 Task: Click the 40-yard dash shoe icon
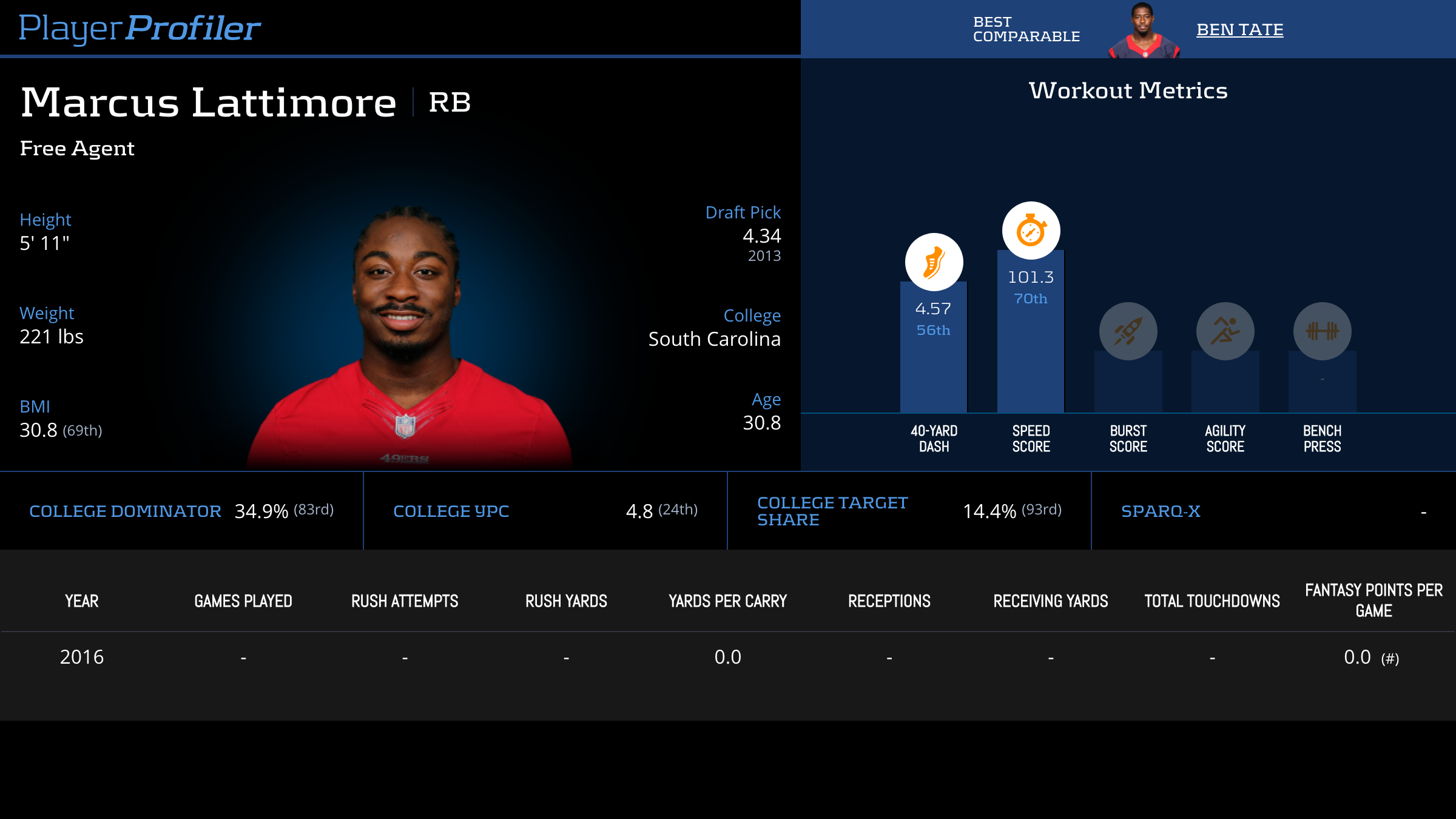[934, 262]
